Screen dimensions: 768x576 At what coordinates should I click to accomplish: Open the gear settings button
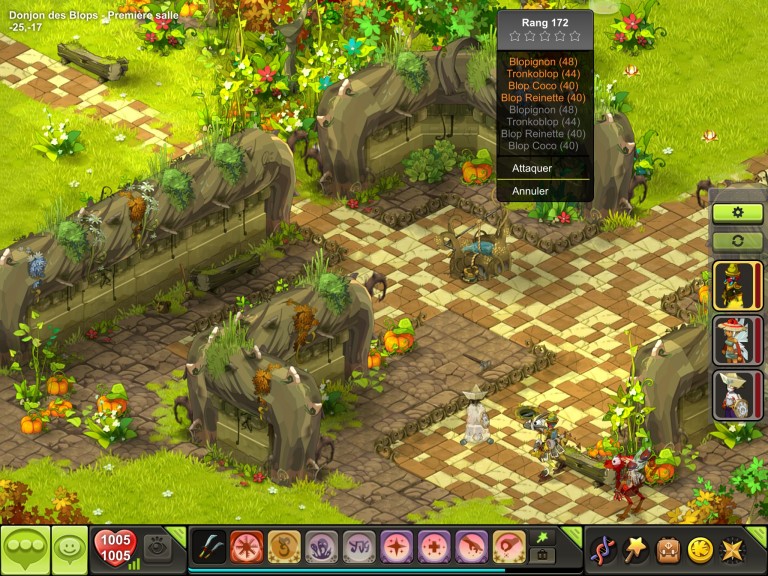pyautogui.click(x=738, y=213)
